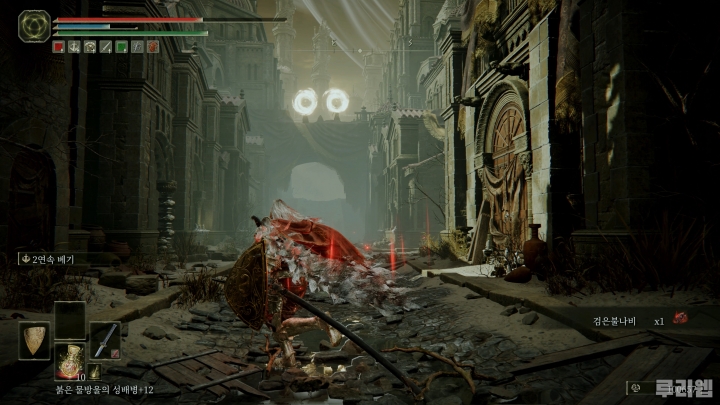This screenshot has height=405, width=720.
Task: Click the small pouch icon beside the flask
Action: tap(94, 372)
